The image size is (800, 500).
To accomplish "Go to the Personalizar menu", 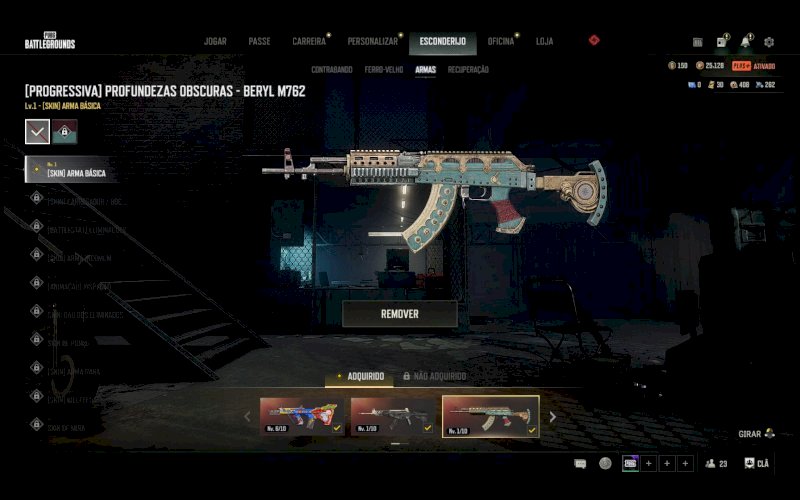I will coord(373,42).
